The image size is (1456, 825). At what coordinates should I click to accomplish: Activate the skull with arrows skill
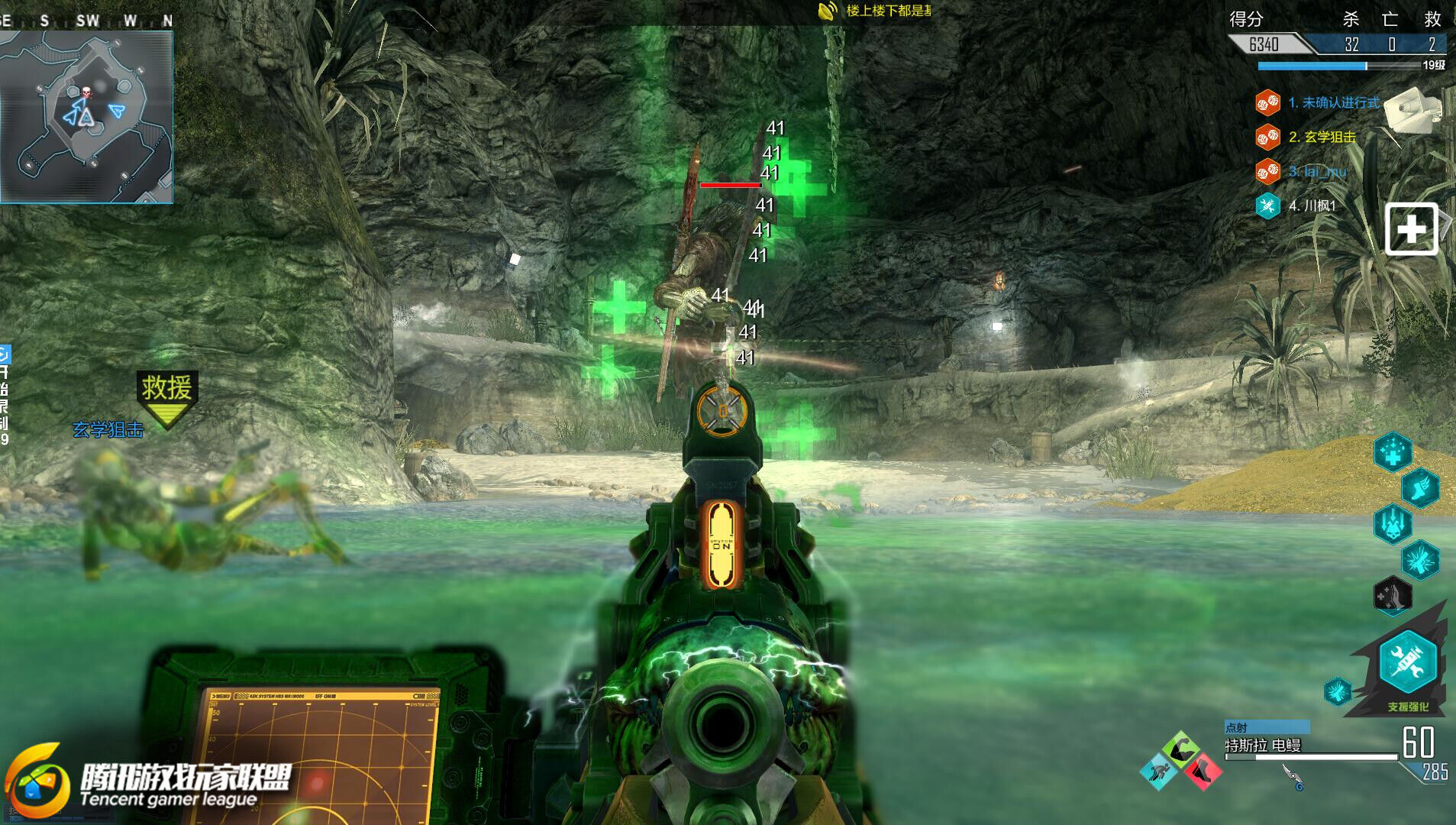pyautogui.click(x=1393, y=524)
